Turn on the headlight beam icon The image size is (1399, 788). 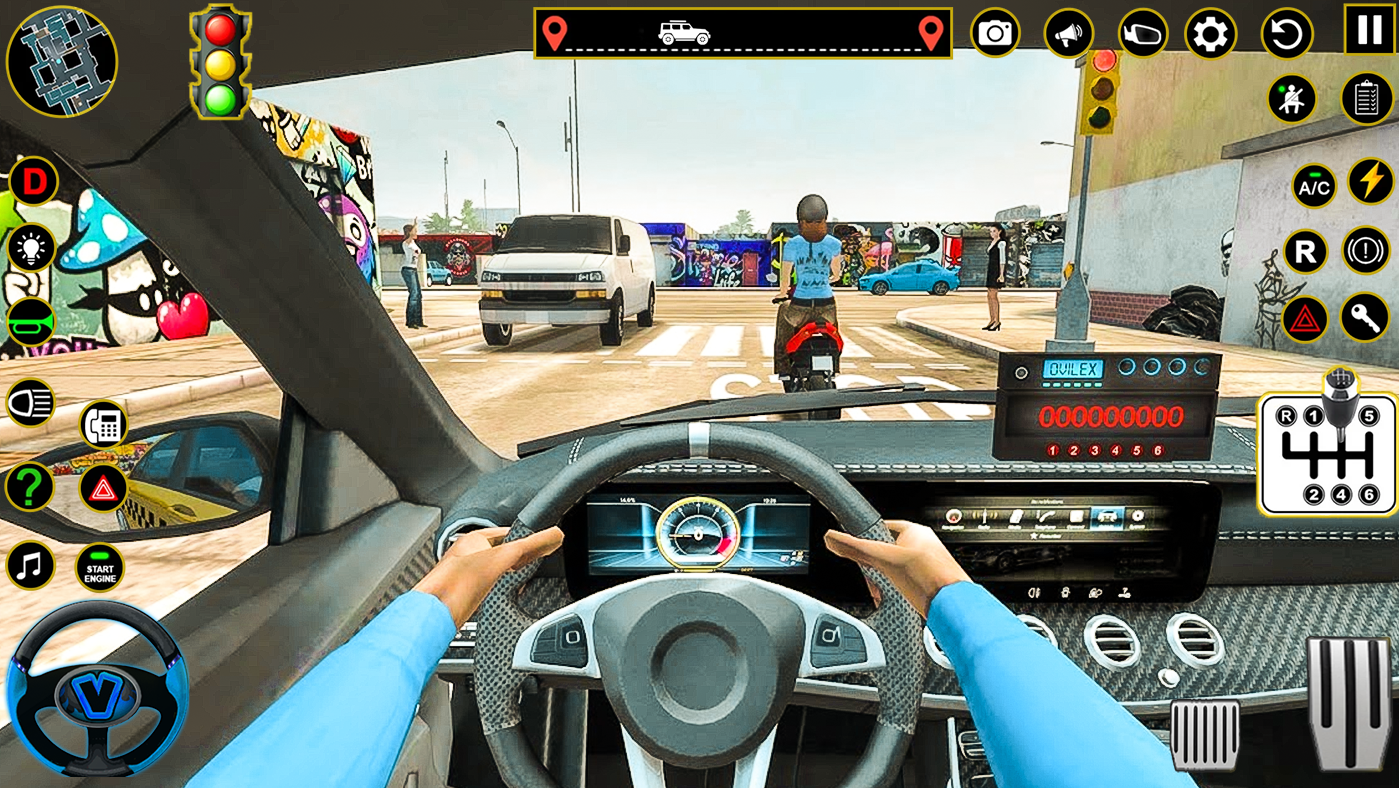coord(32,403)
